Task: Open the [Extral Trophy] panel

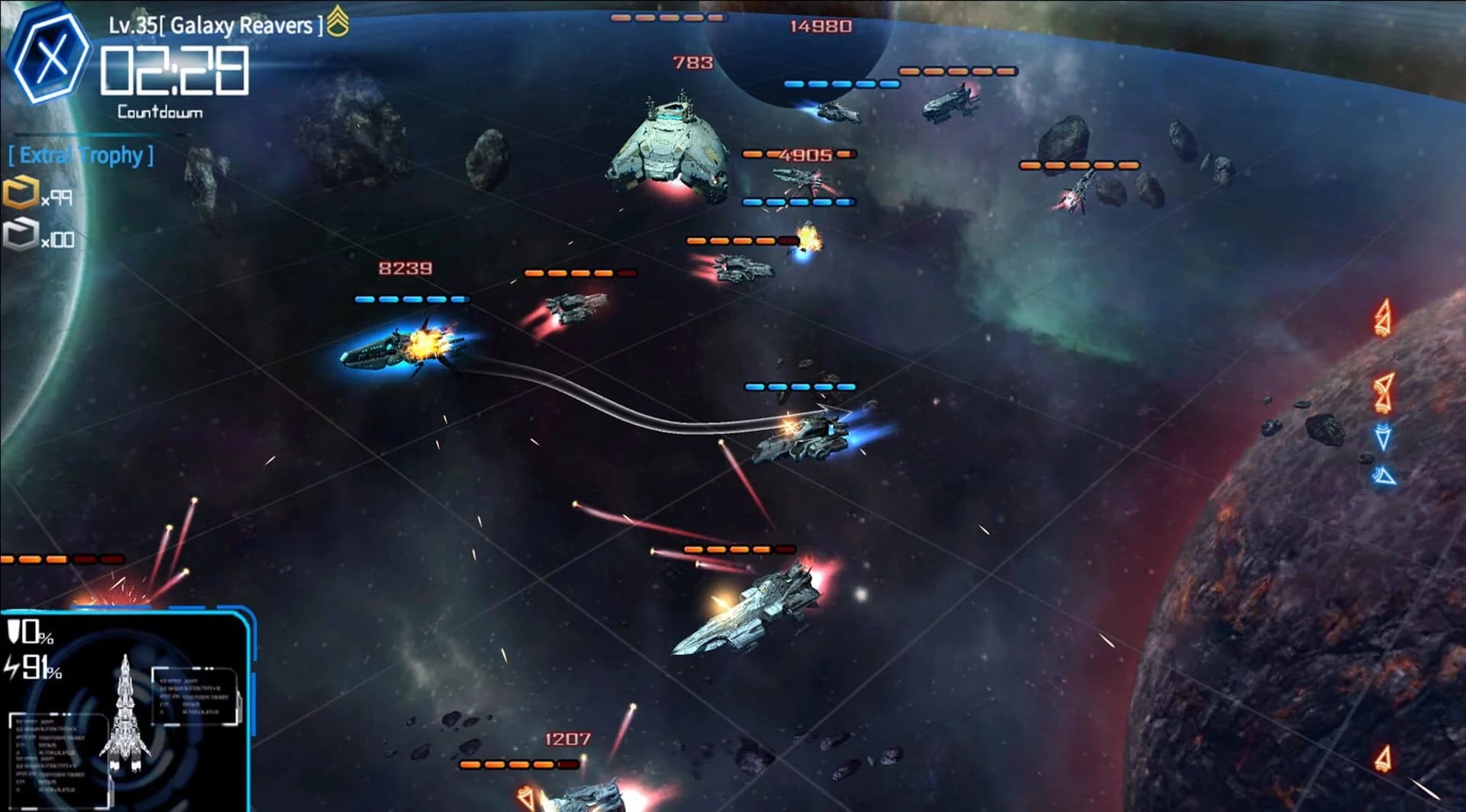Action: 79,156
